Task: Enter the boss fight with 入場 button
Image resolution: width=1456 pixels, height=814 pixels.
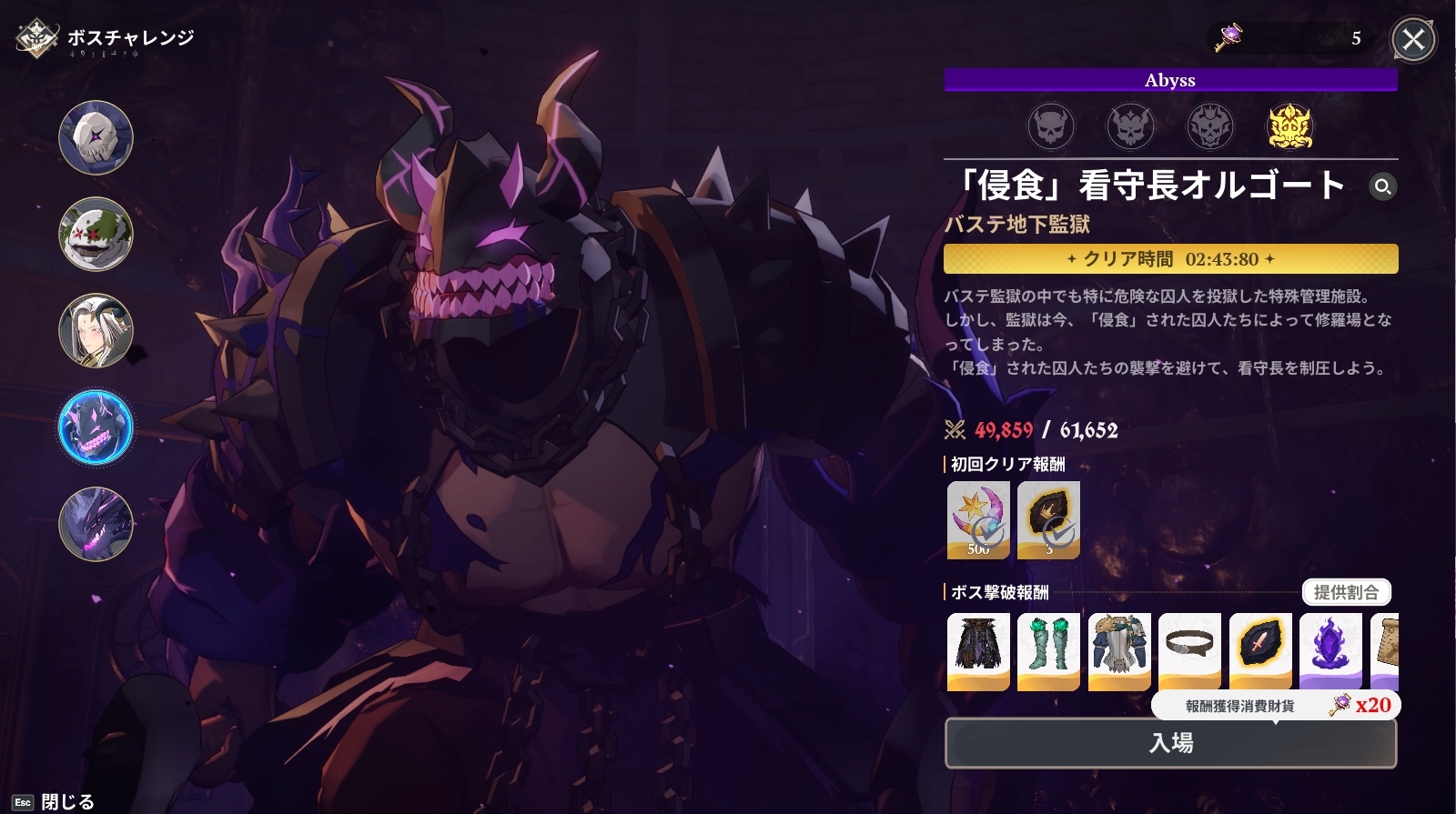Action: 1170,743
